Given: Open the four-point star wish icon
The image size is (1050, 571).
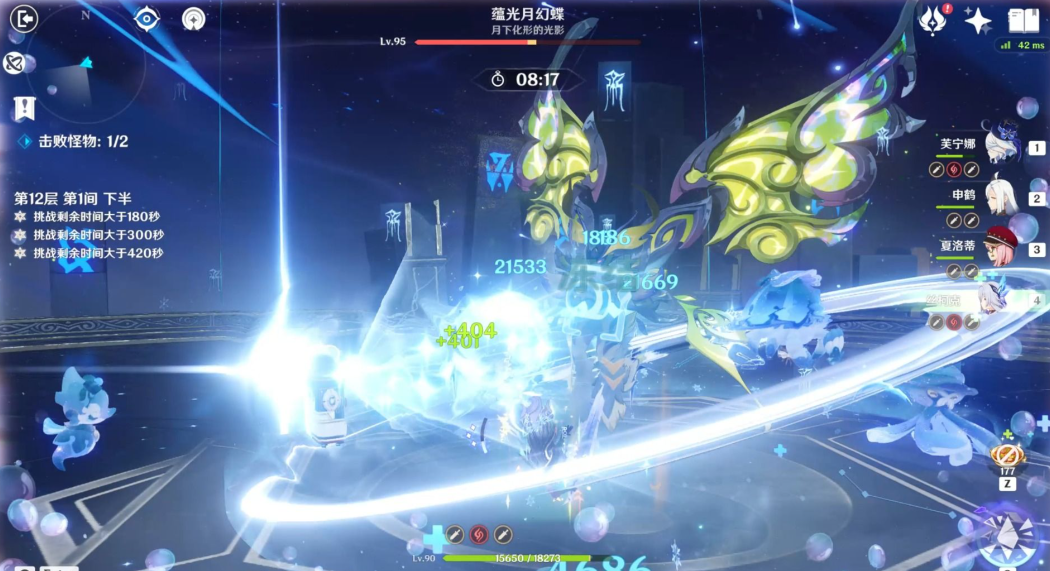Looking at the screenshot, I should click(x=977, y=20).
